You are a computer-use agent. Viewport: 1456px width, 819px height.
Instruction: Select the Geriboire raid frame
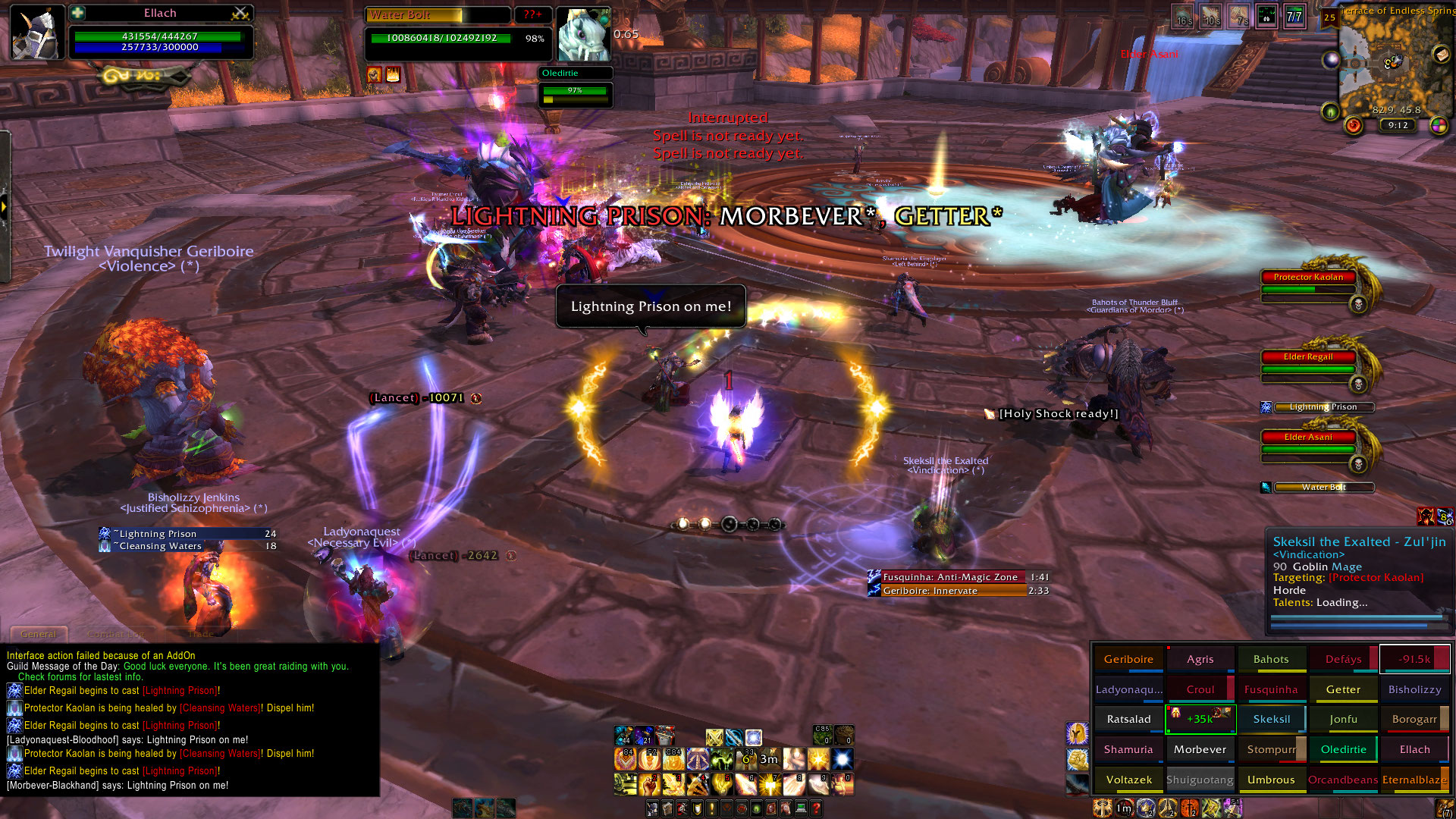pos(1128,659)
